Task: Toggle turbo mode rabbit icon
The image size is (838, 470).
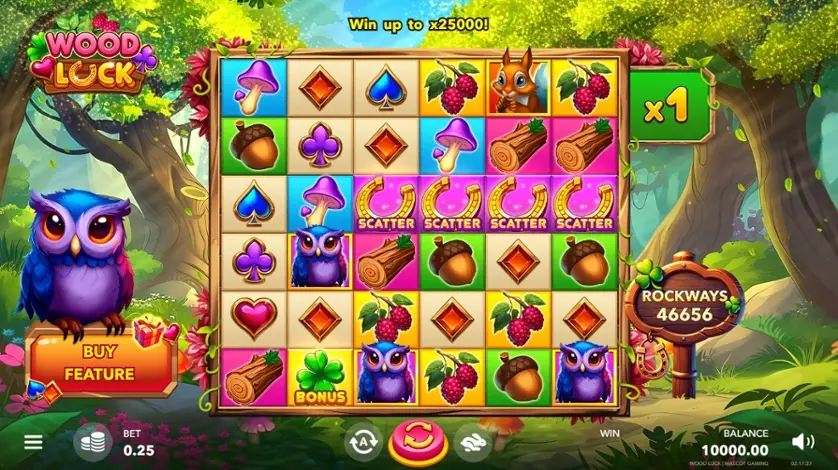Action: (473, 442)
